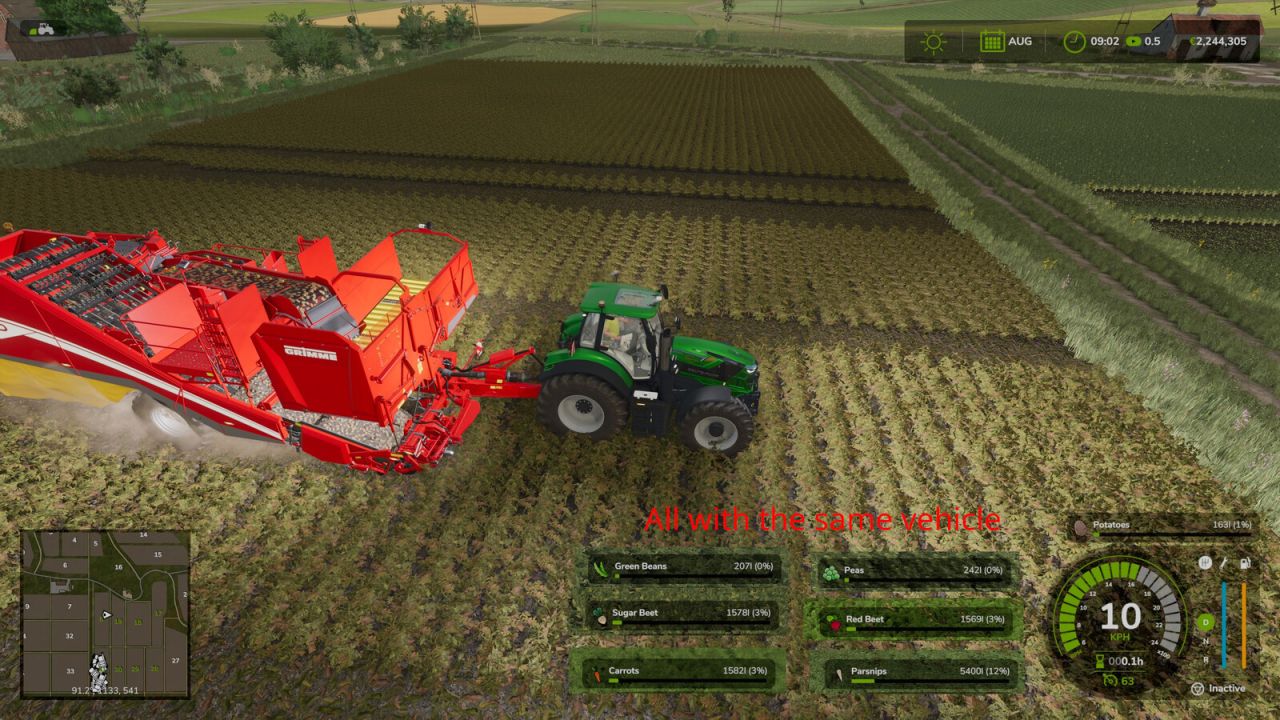Viewport: 1280px width, 720px height.
Task: Expand the calendar showing AUG
Action: click(993, 41)
